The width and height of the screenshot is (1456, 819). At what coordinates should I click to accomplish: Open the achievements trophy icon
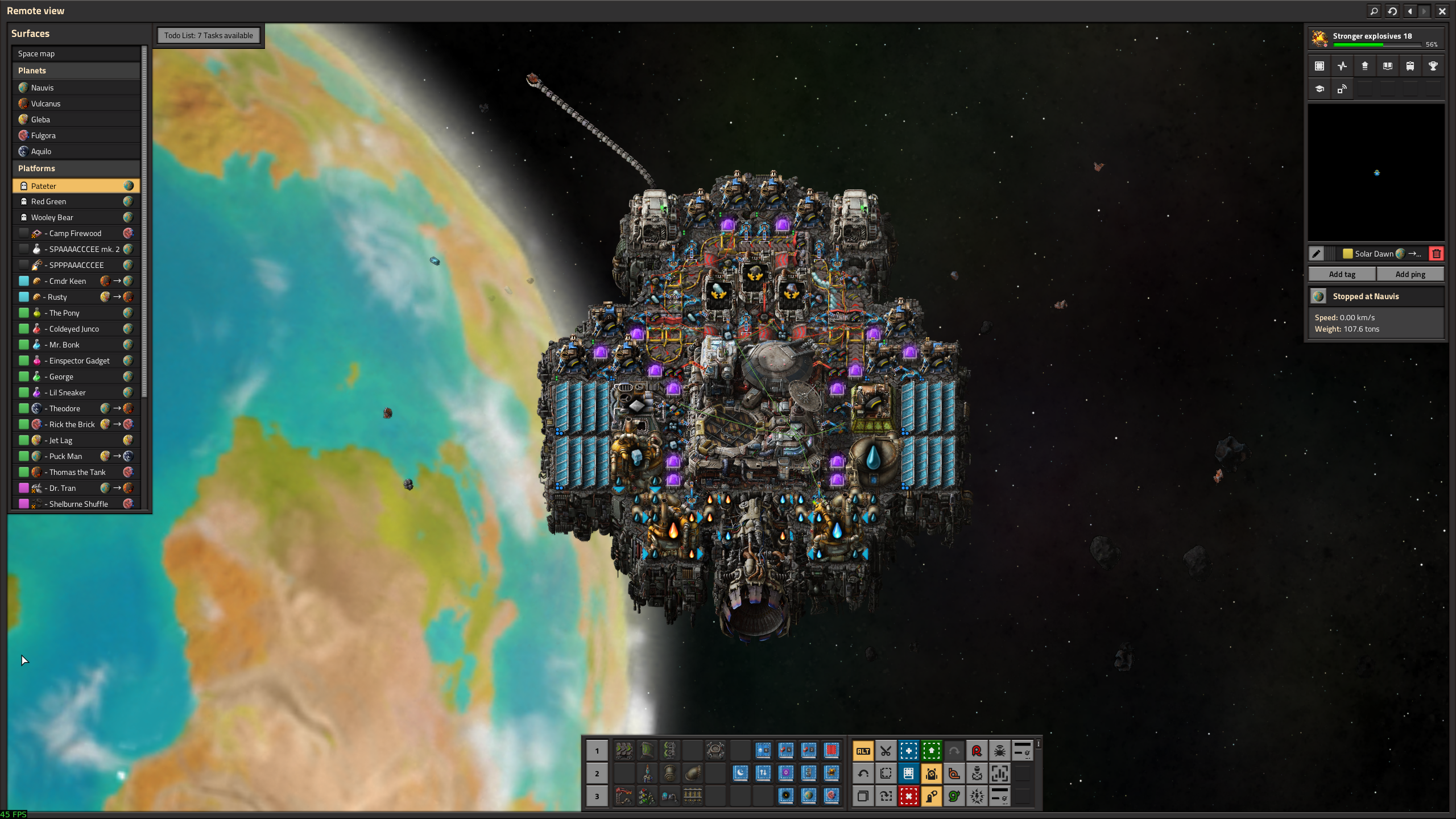pos(1433,66)
